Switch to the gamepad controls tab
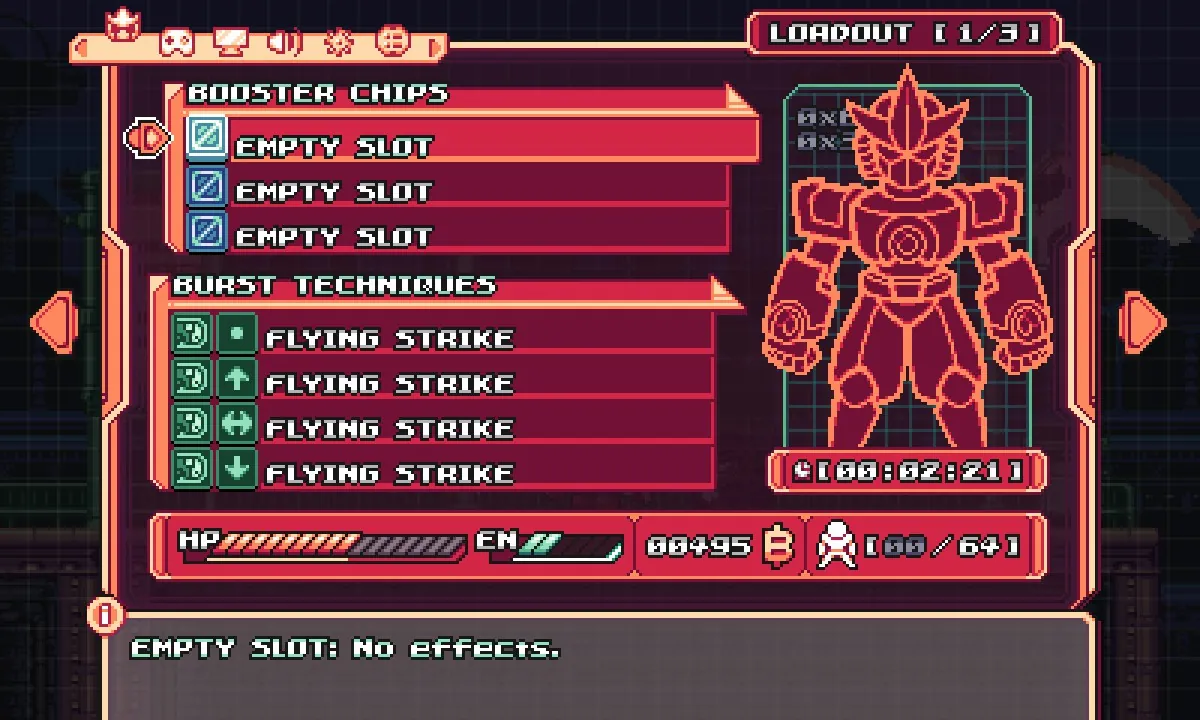The width and height of the screenshot is (1200, 720). (177, 43)
